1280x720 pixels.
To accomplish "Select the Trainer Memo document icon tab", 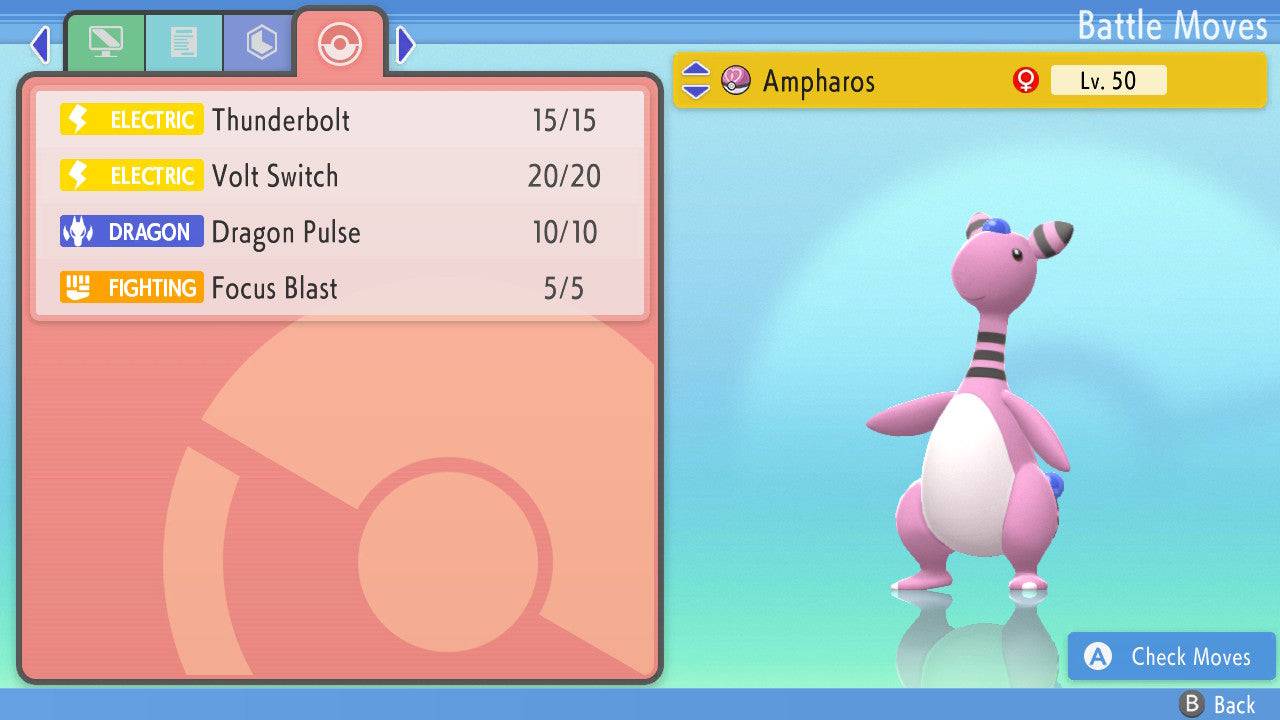I will [182, 42].
